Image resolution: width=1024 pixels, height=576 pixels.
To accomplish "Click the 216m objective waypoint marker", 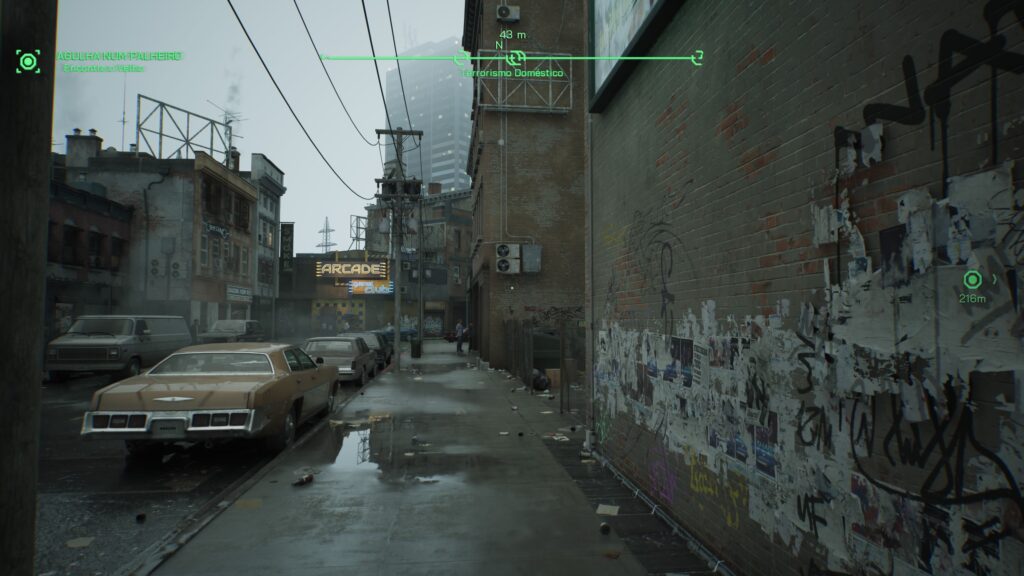I will 971,280.
